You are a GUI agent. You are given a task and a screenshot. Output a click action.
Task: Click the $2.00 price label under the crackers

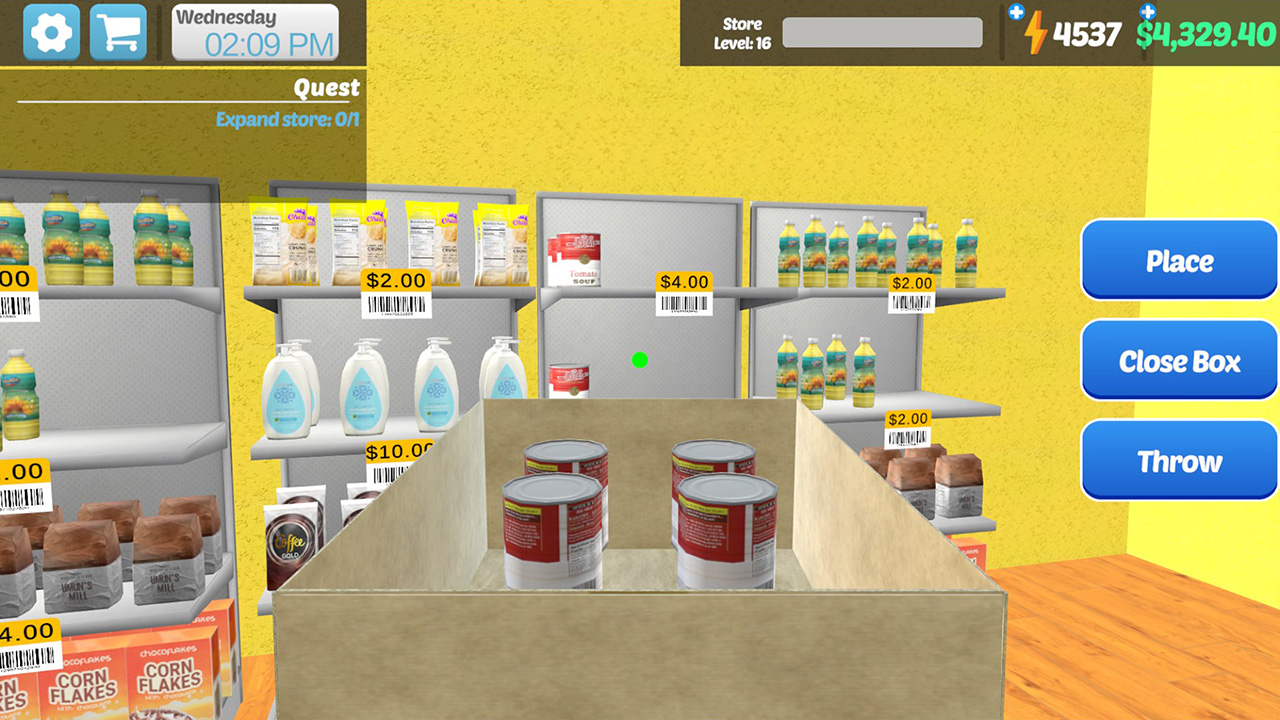(x=395, y=280)
